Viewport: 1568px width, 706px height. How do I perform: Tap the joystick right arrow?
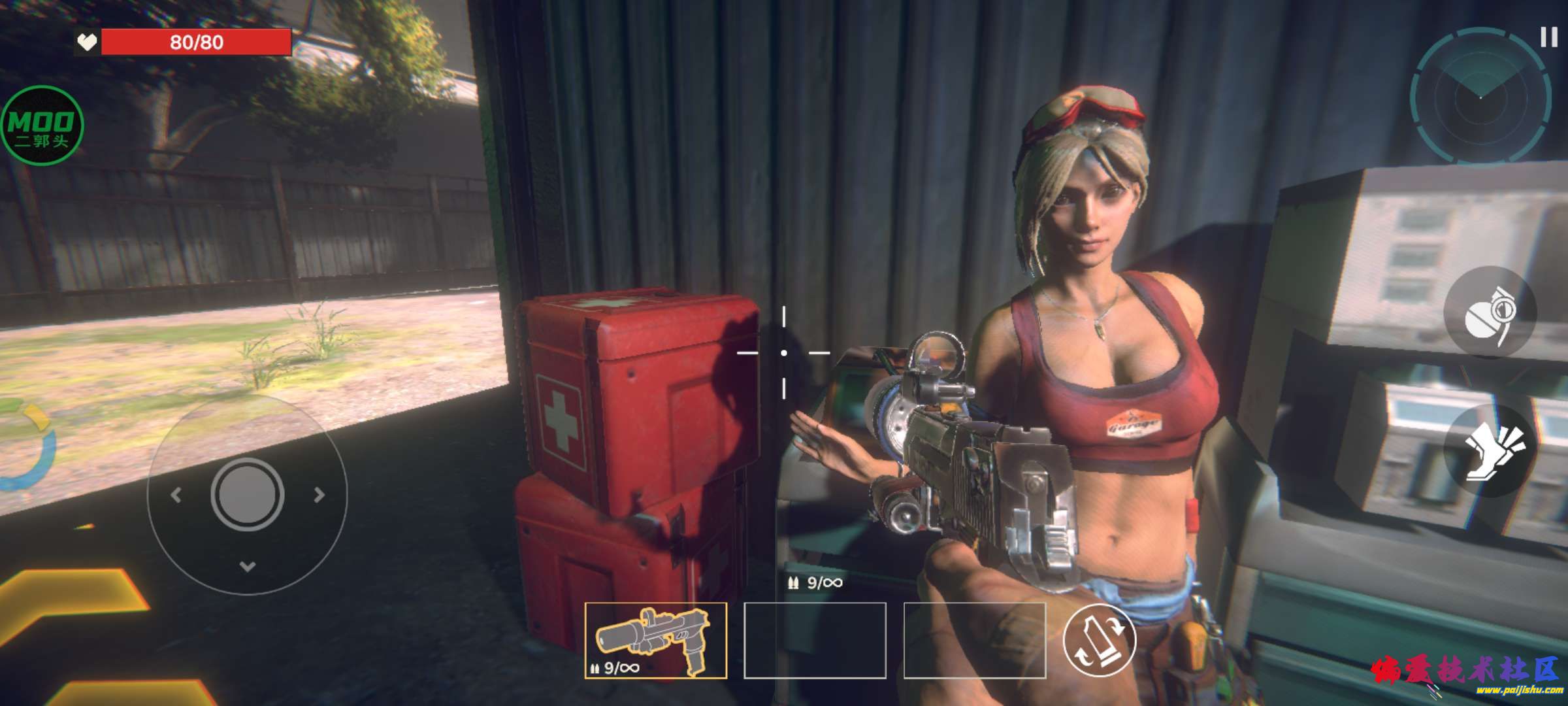click(319, 495)
